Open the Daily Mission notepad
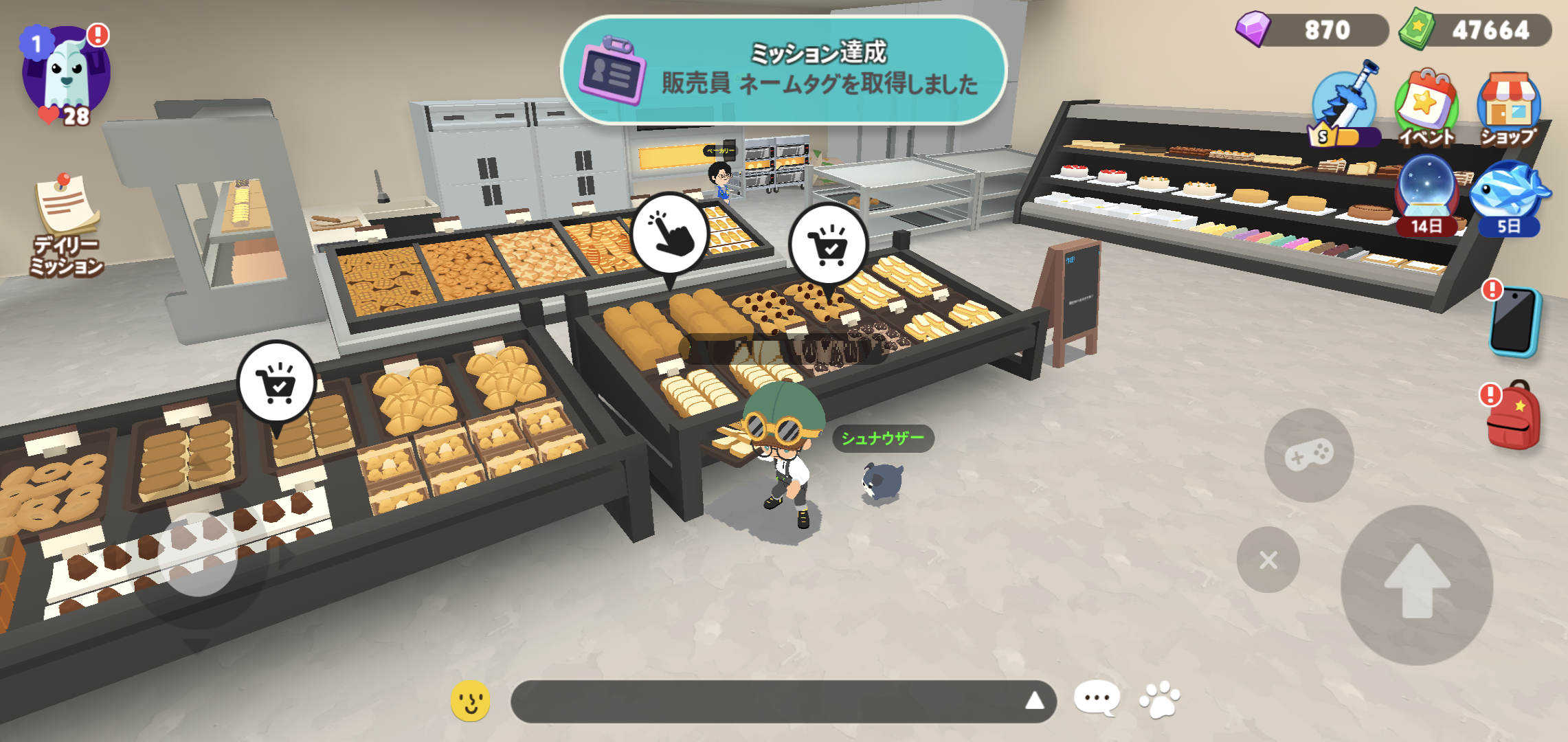The height and width of the screenshot is (742, 1568). (x=67, y=223)
